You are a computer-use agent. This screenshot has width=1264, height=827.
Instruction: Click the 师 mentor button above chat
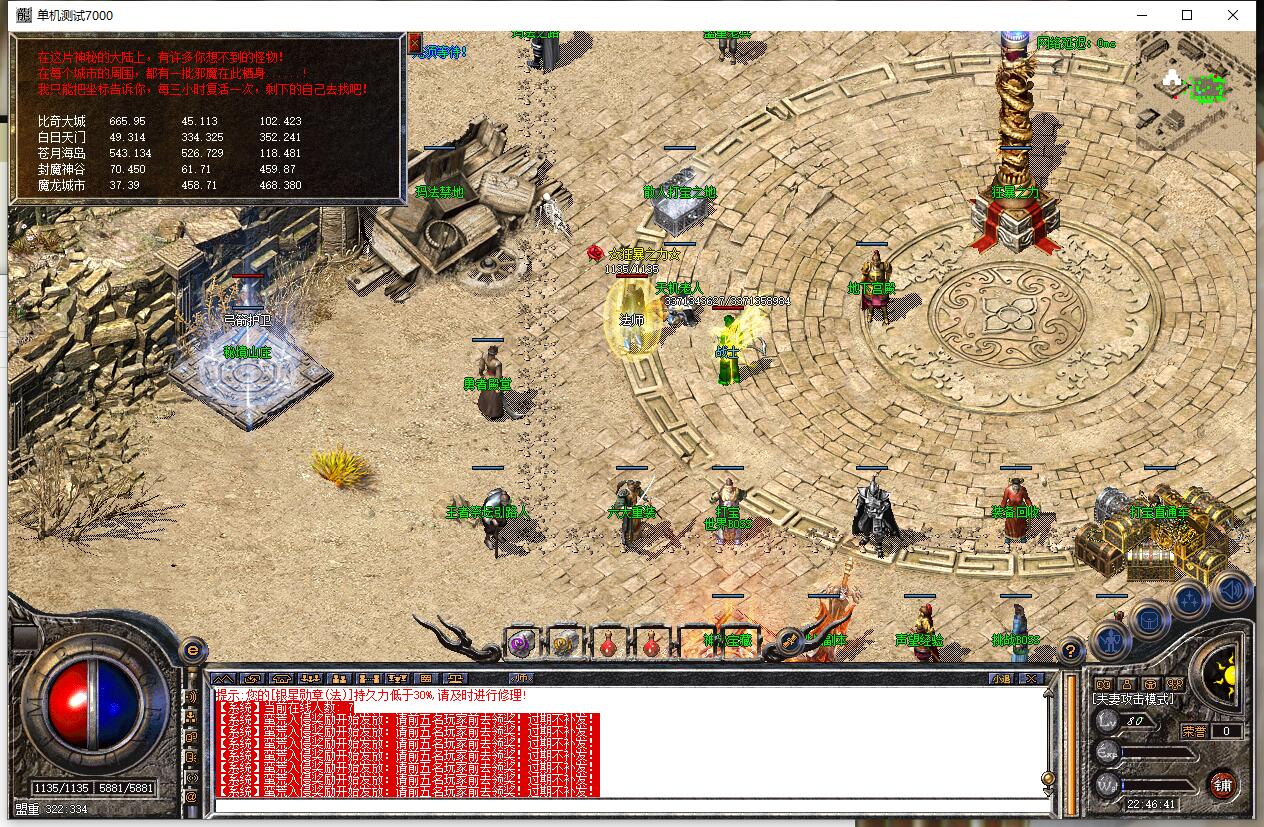click(x=521, y=677)
